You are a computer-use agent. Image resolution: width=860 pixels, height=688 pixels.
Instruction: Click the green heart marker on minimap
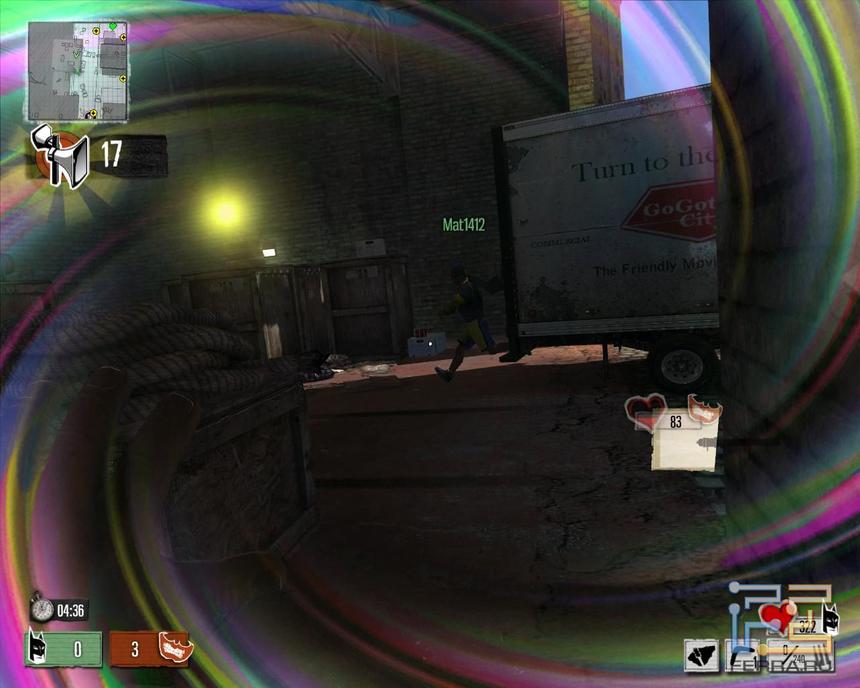point(112,26)
